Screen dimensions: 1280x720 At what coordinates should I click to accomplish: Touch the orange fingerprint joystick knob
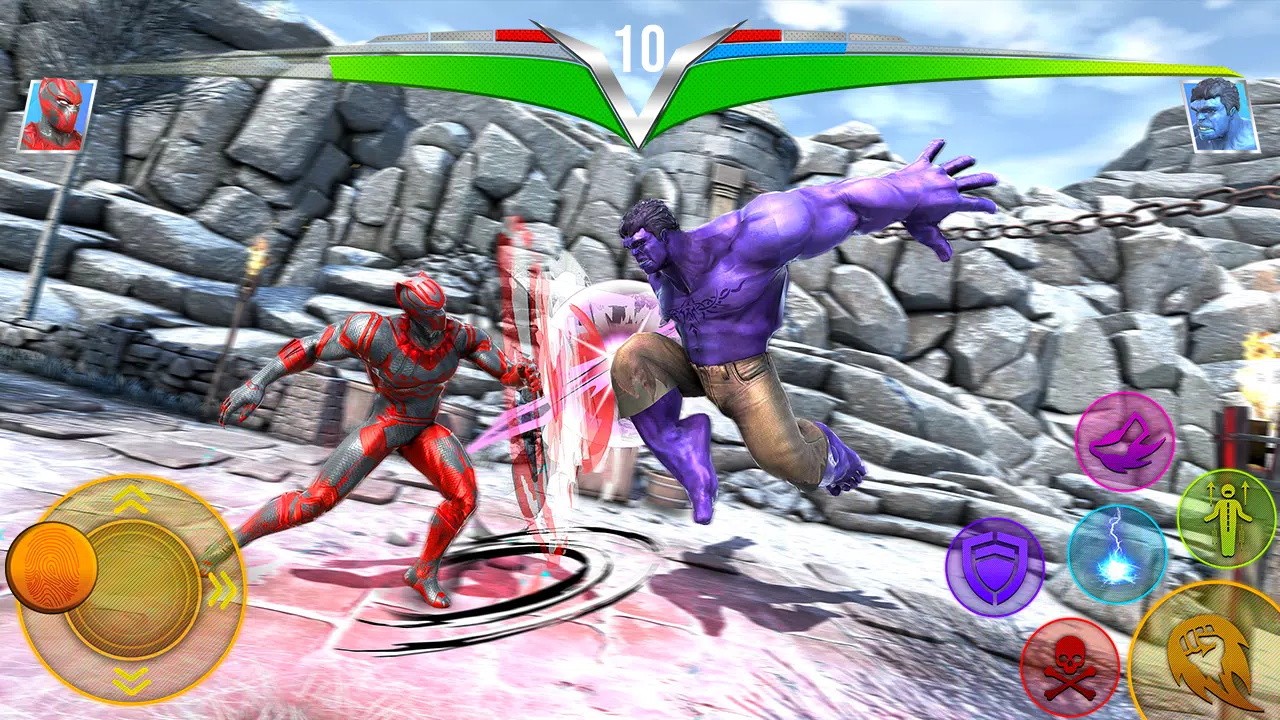click(51, 567)
